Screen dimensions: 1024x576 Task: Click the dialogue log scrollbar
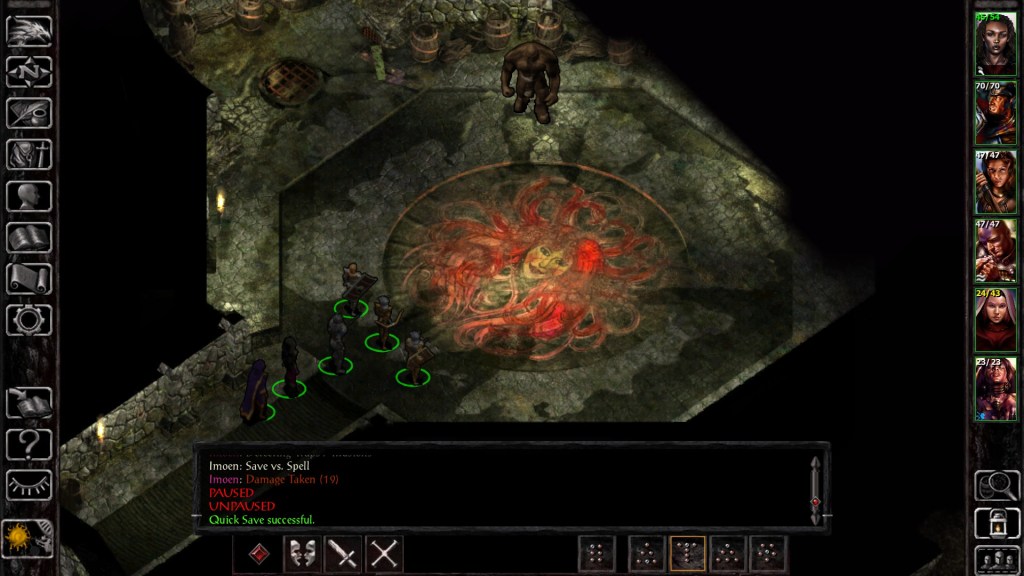(x=816, y=488)
